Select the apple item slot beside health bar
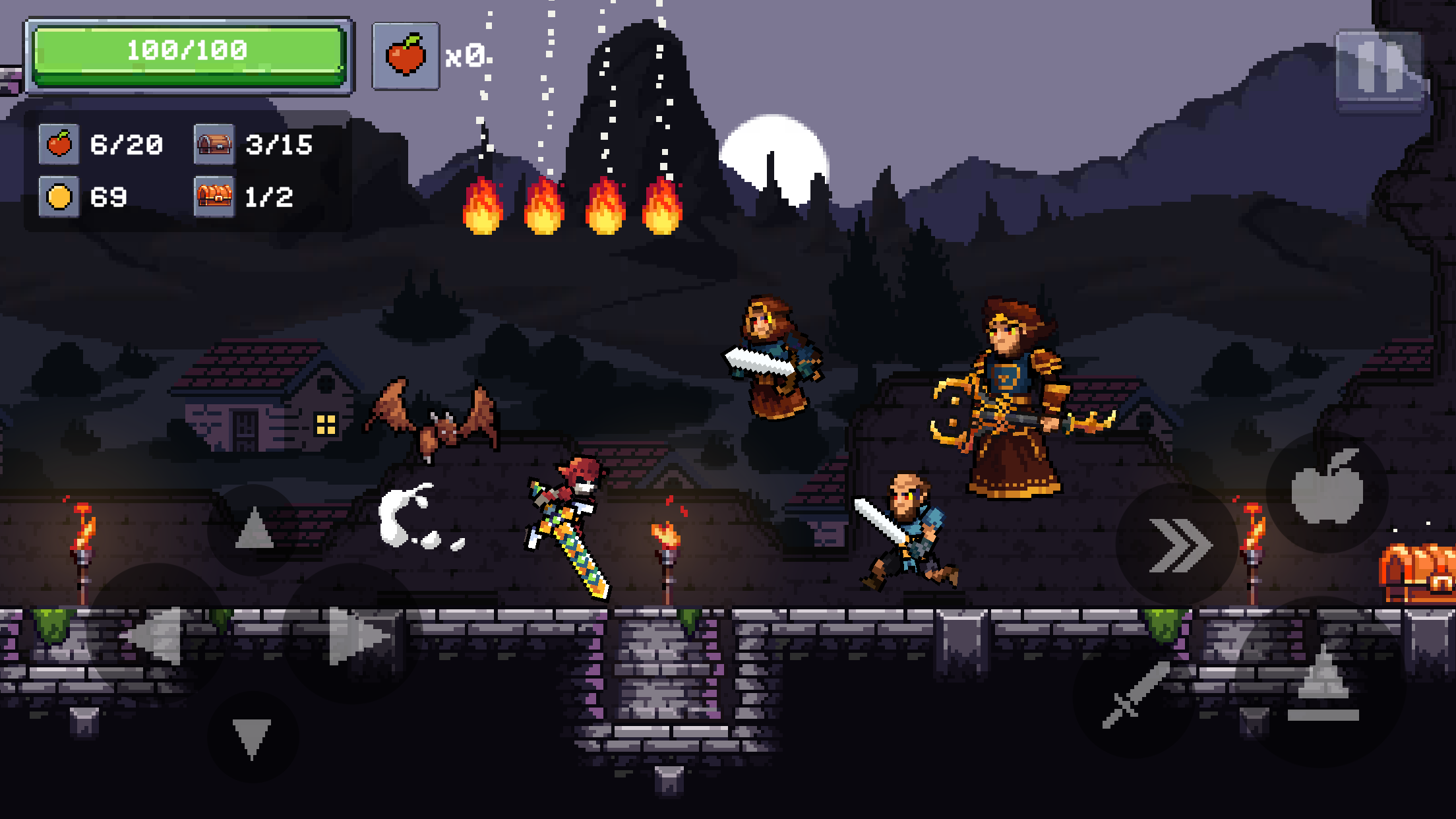 tap(406, 56)
